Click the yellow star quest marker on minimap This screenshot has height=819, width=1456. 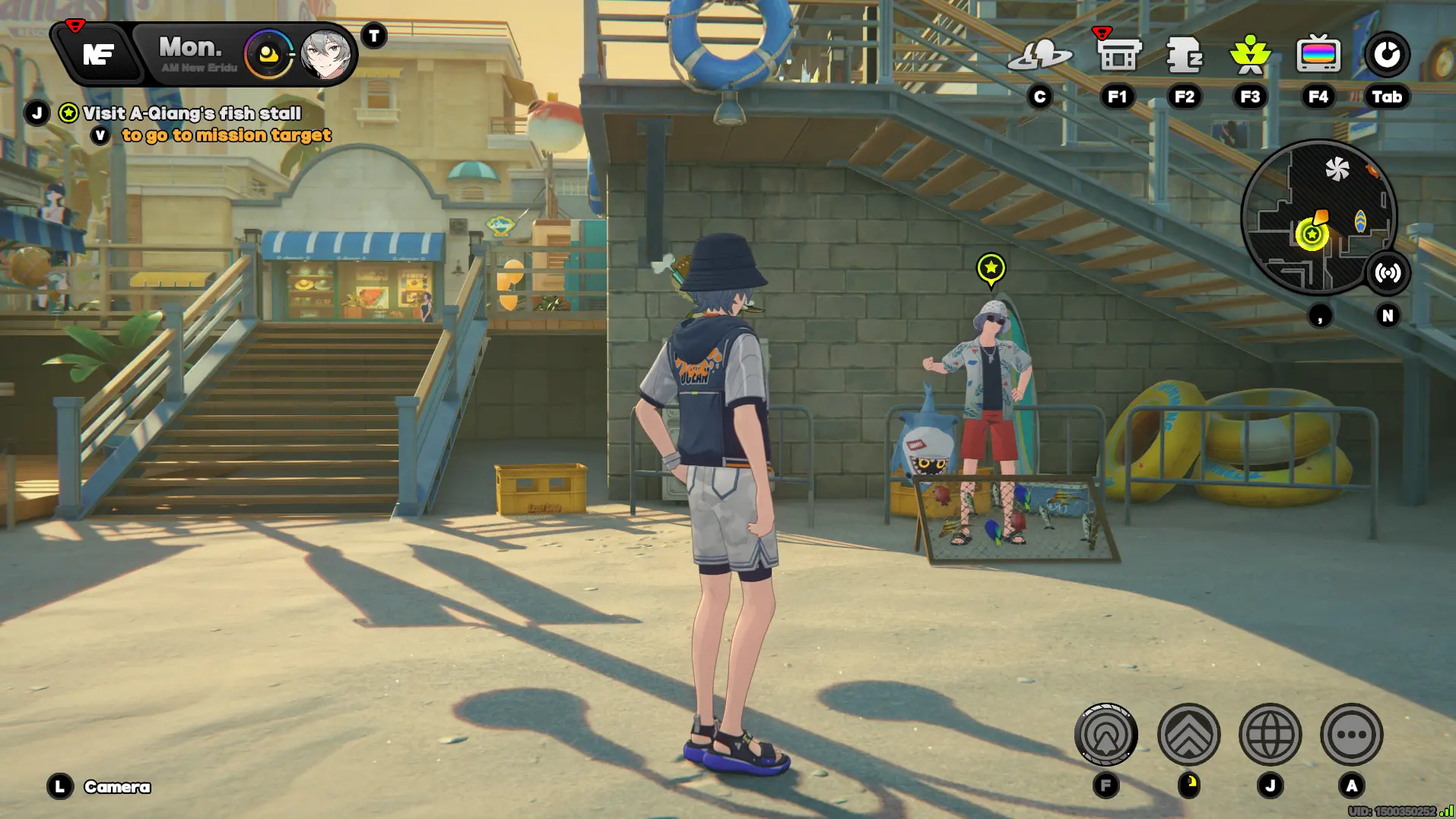pyautogui.click(x=1312, y=234)
